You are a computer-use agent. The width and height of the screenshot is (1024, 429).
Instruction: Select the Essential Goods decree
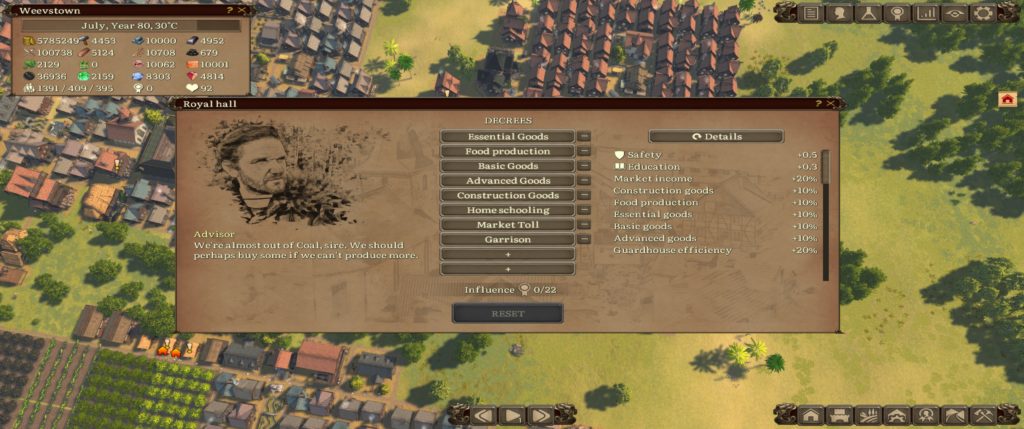tap(507, 137)
